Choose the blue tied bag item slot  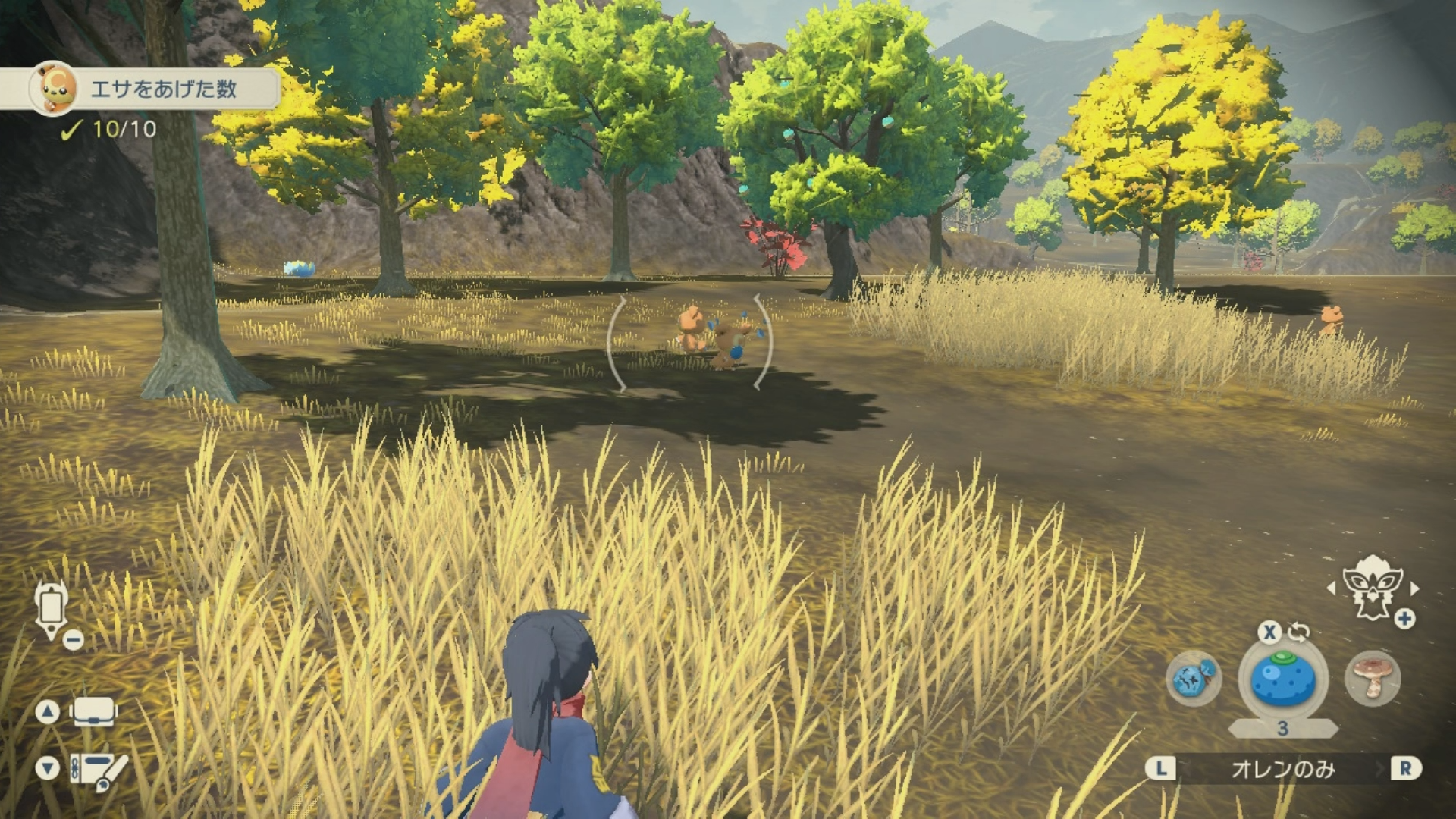tap(1194, 678)
